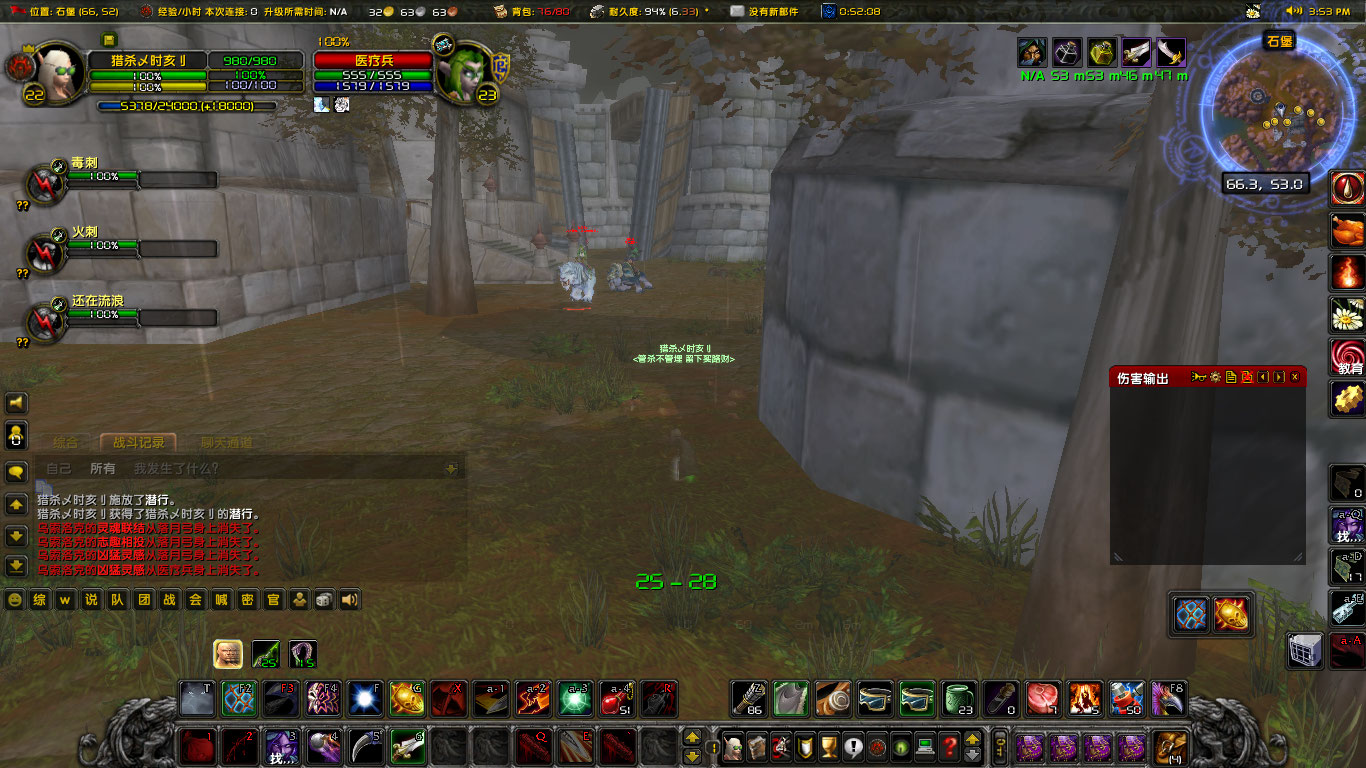Click the right arrow on the 伤害输出 header
The width and height of the screenshot is (1366, 768).
coord(1279,377)
